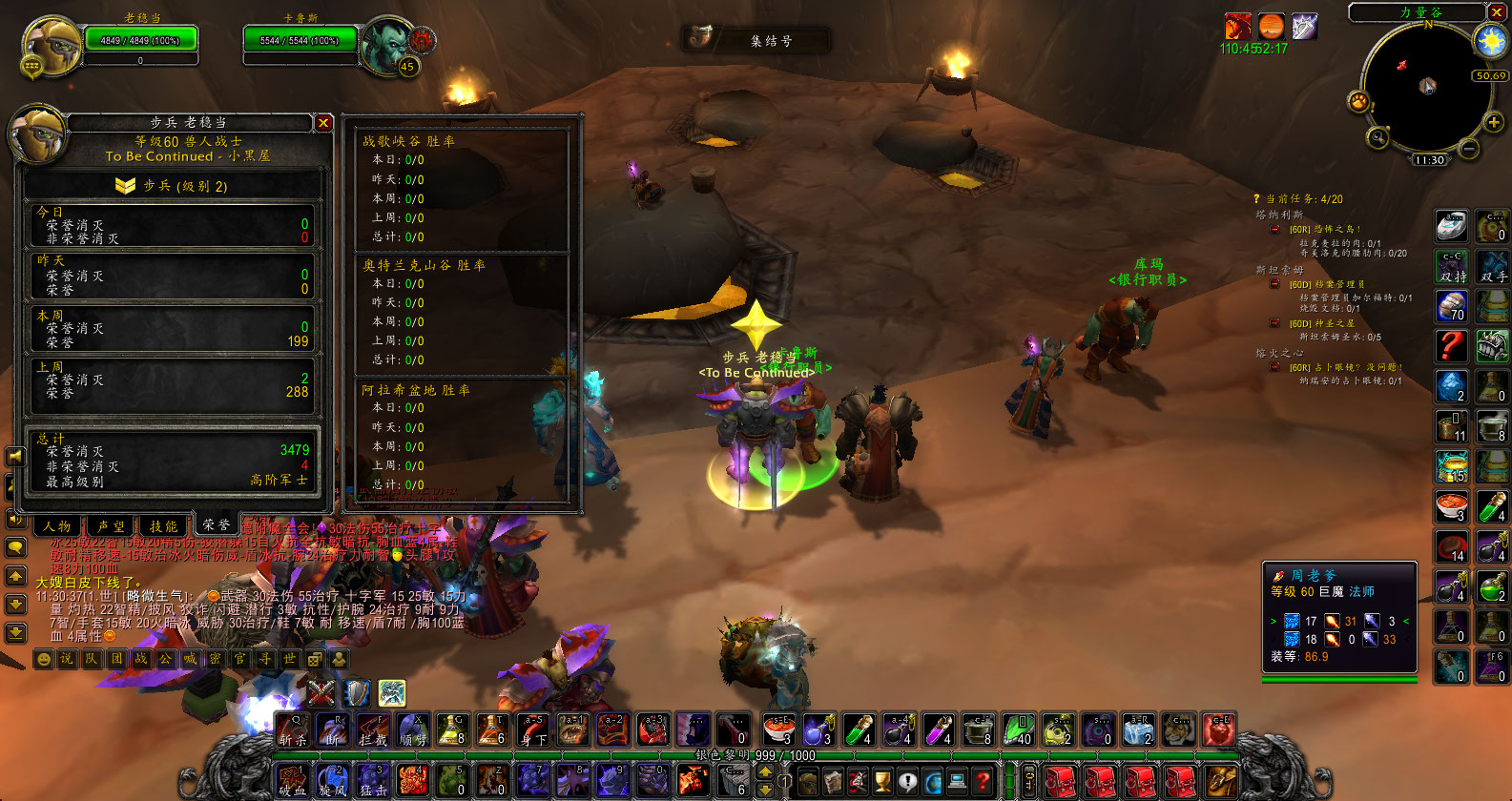Click the 双持 dual-wield equipment button

point(1452,267)
